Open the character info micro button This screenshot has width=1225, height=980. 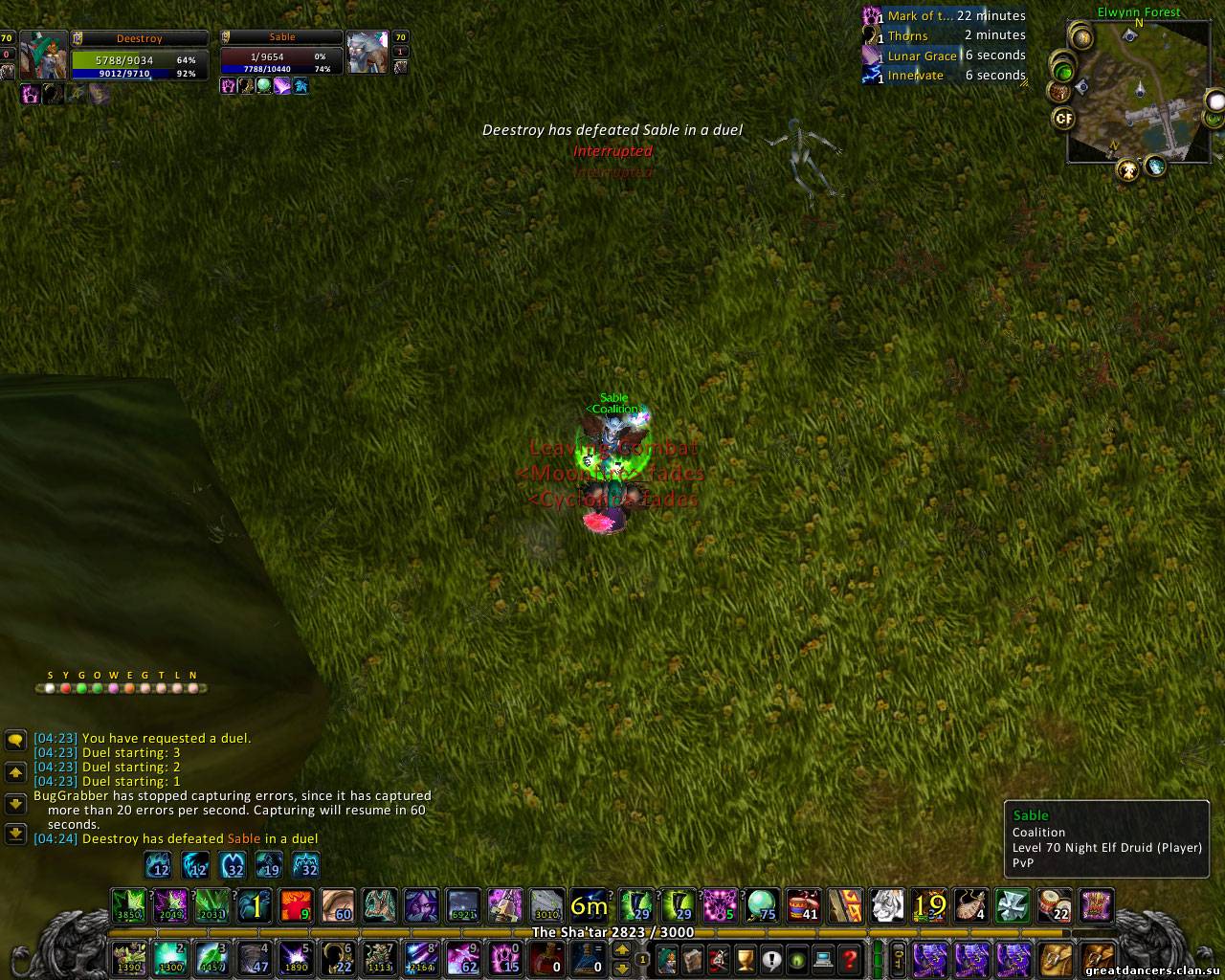(x=667, y=958)
